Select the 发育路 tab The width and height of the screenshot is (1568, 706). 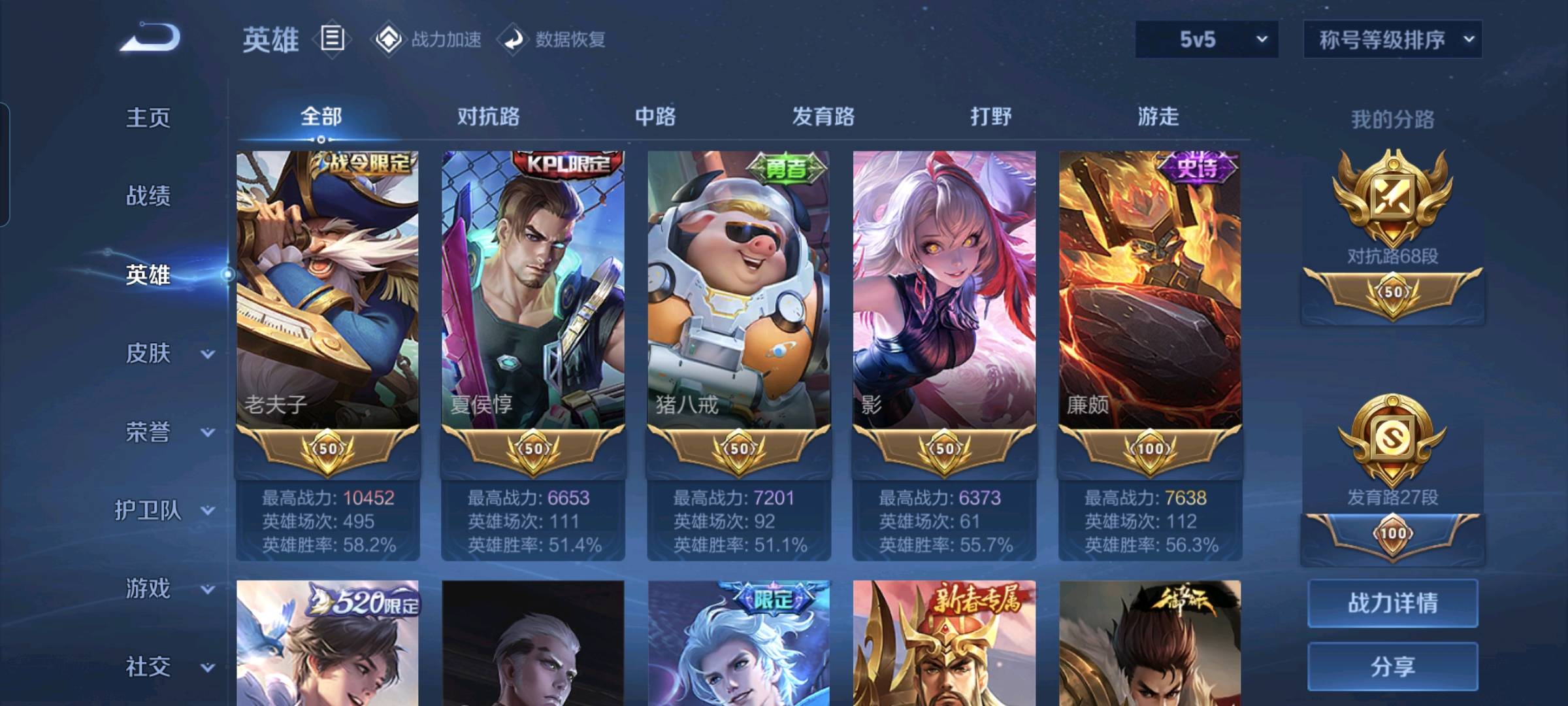pos(823,116)
